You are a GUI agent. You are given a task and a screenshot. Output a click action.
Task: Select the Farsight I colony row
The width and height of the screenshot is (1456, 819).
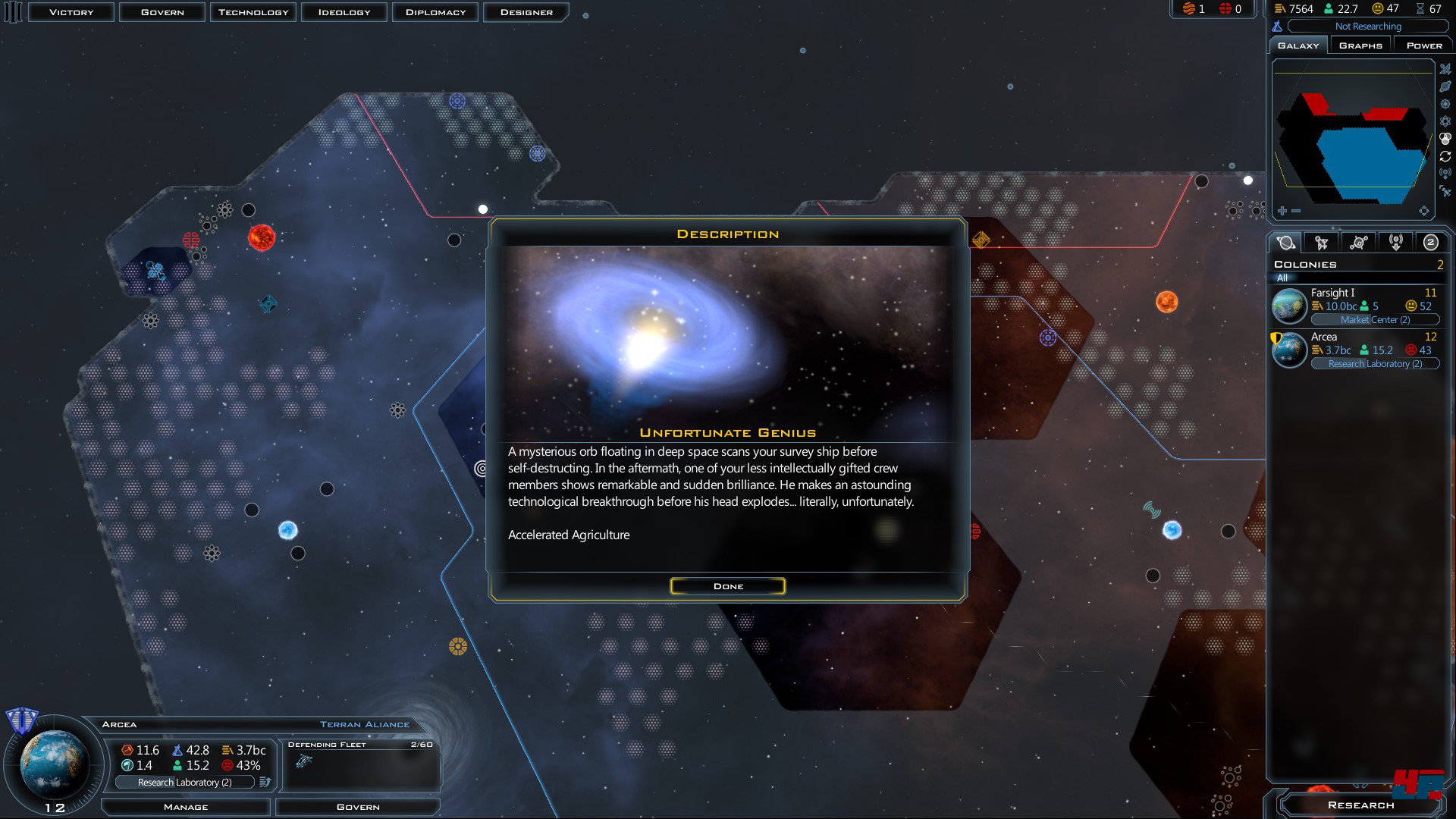[1357, 306]
